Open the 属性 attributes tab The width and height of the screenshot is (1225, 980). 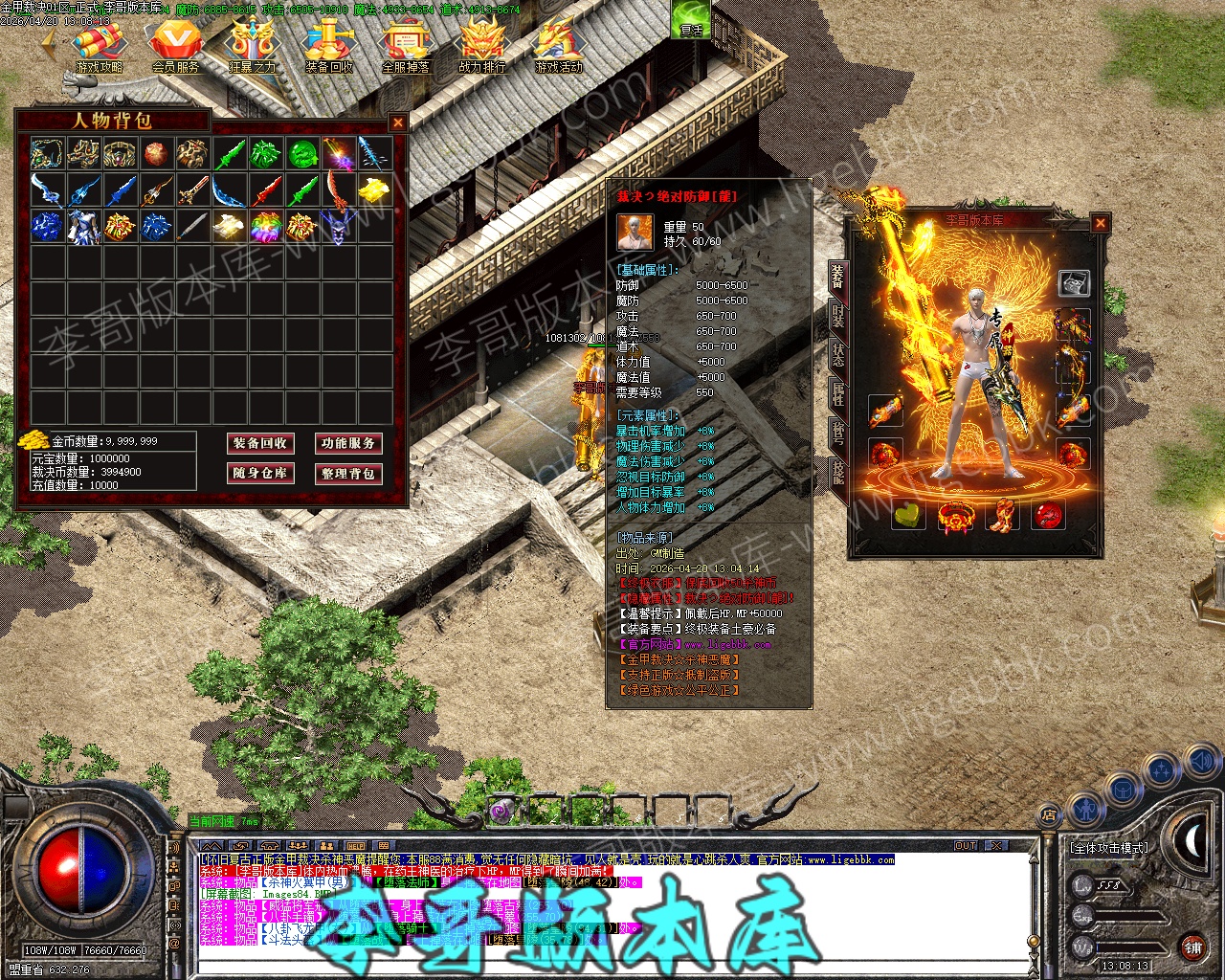point(837,393)
